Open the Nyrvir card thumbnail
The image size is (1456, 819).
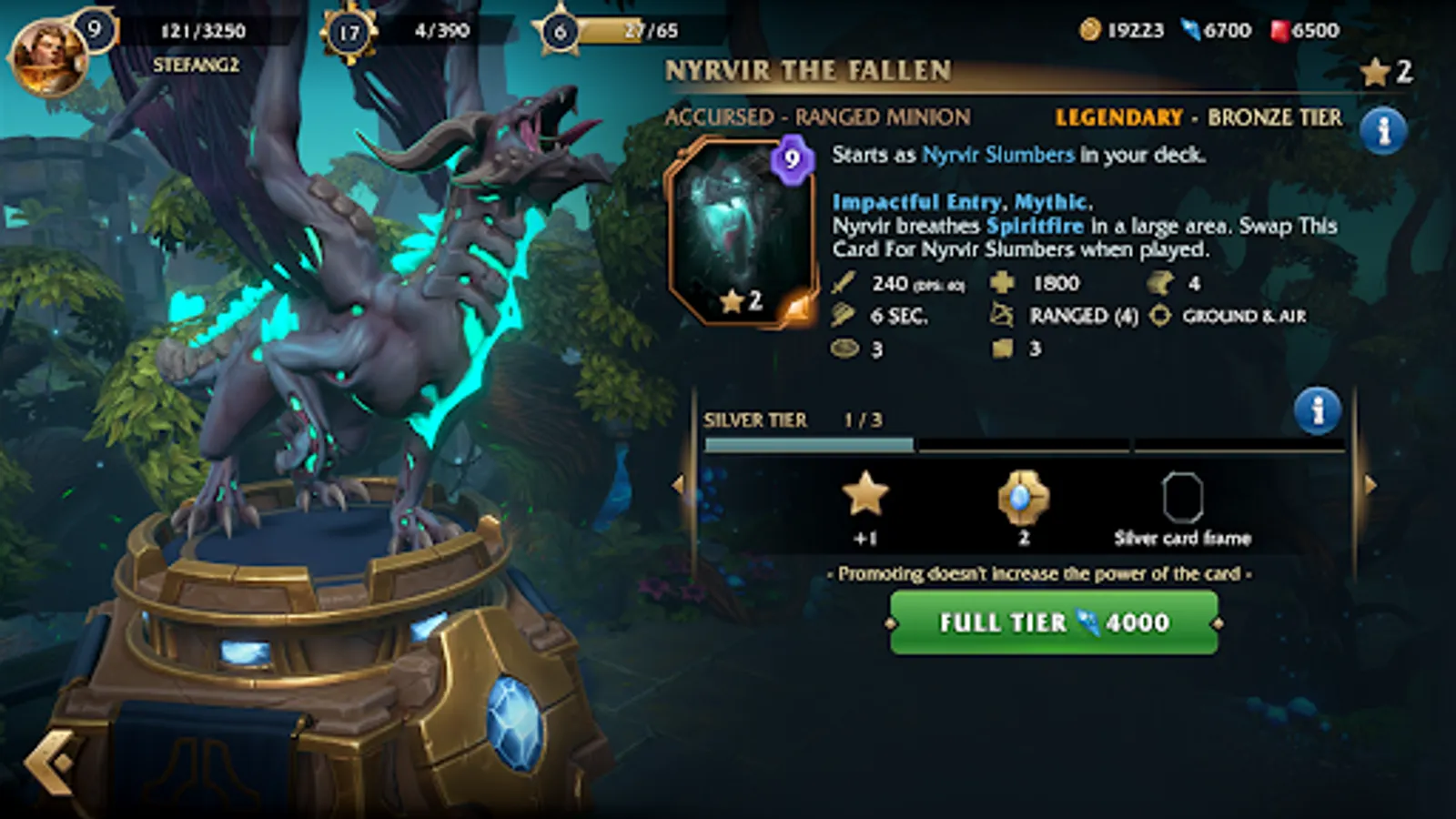click(743, 227)
